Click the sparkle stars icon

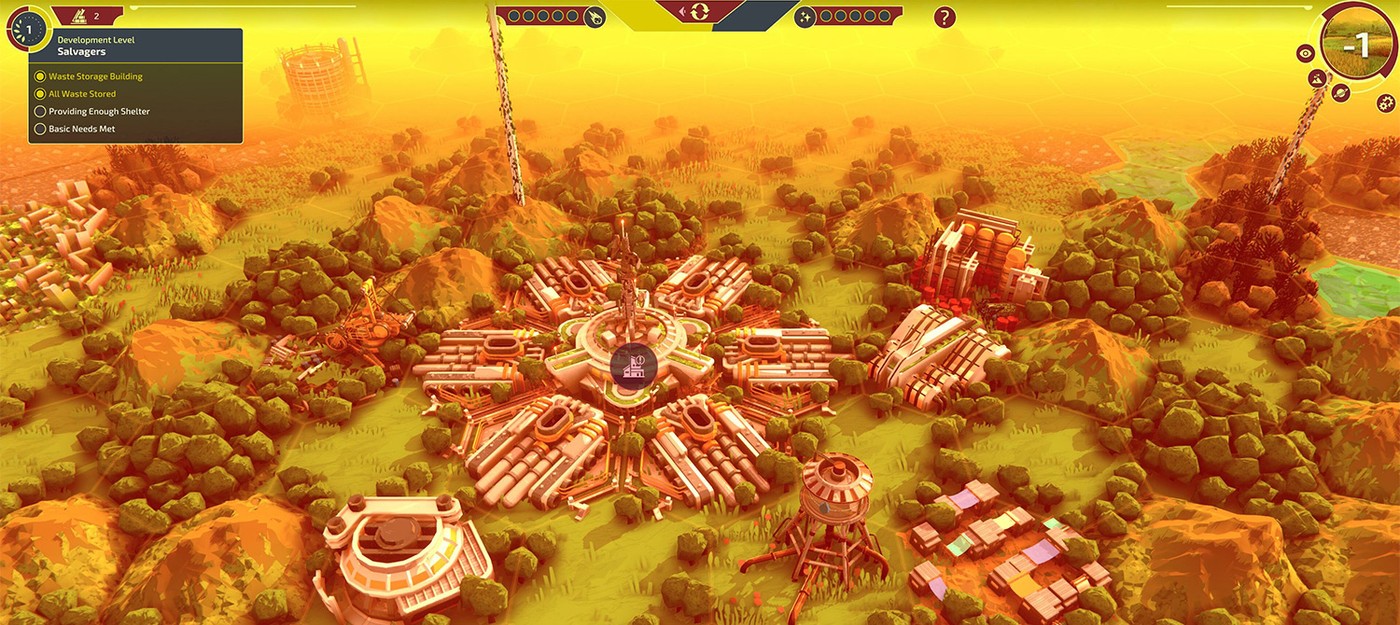coord(805,17)
